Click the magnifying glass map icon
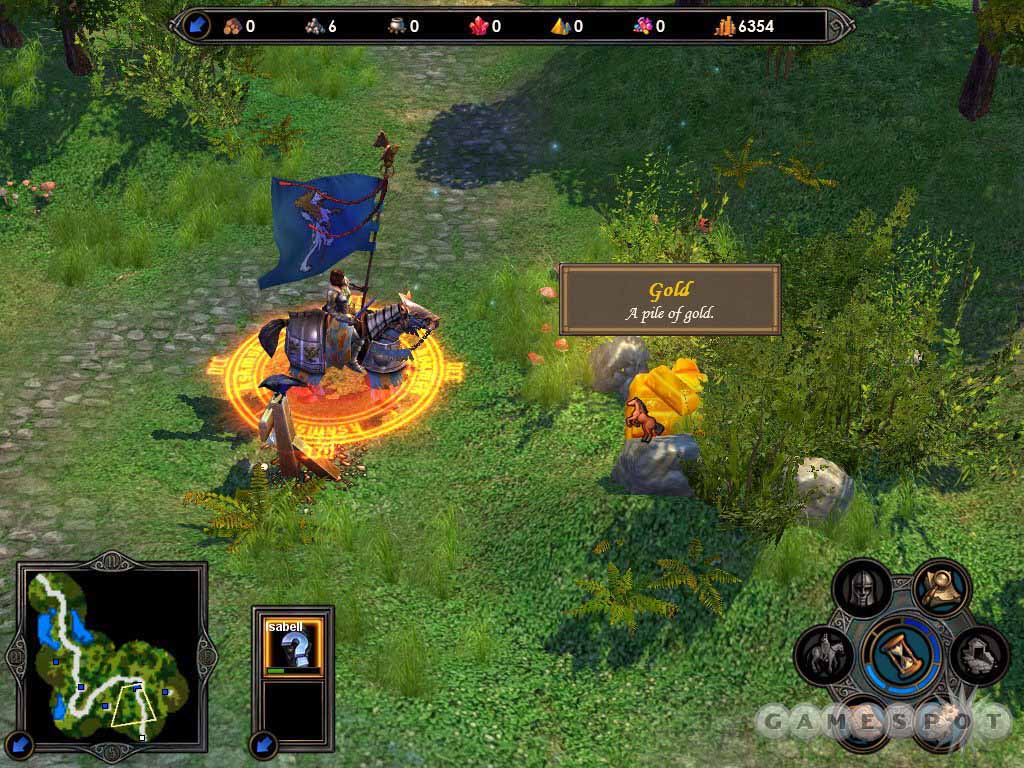This screenshot has width=1024, height=768. pyautogui.click(x=940, y=587)
